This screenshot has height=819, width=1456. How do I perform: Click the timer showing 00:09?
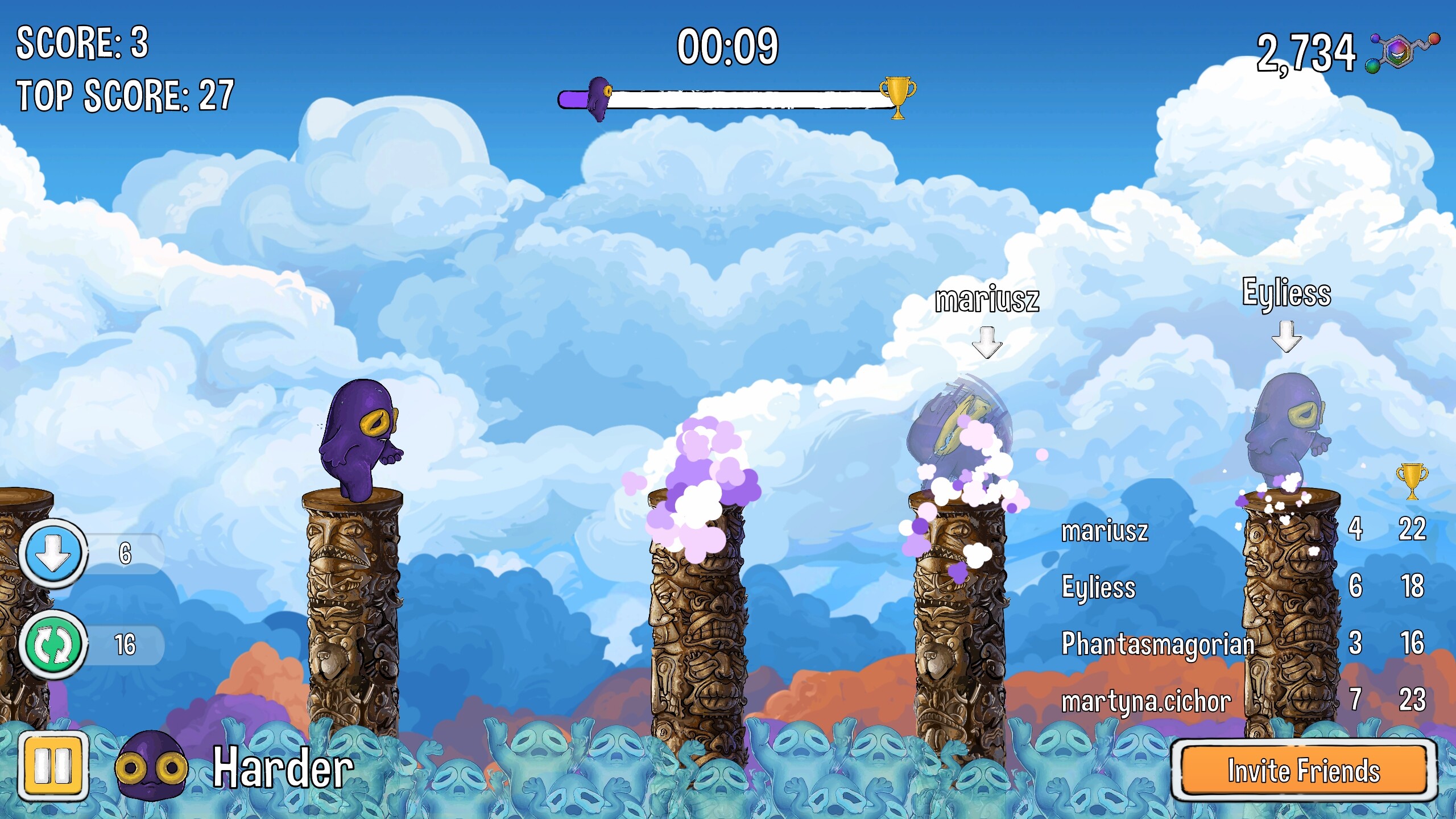728,48
